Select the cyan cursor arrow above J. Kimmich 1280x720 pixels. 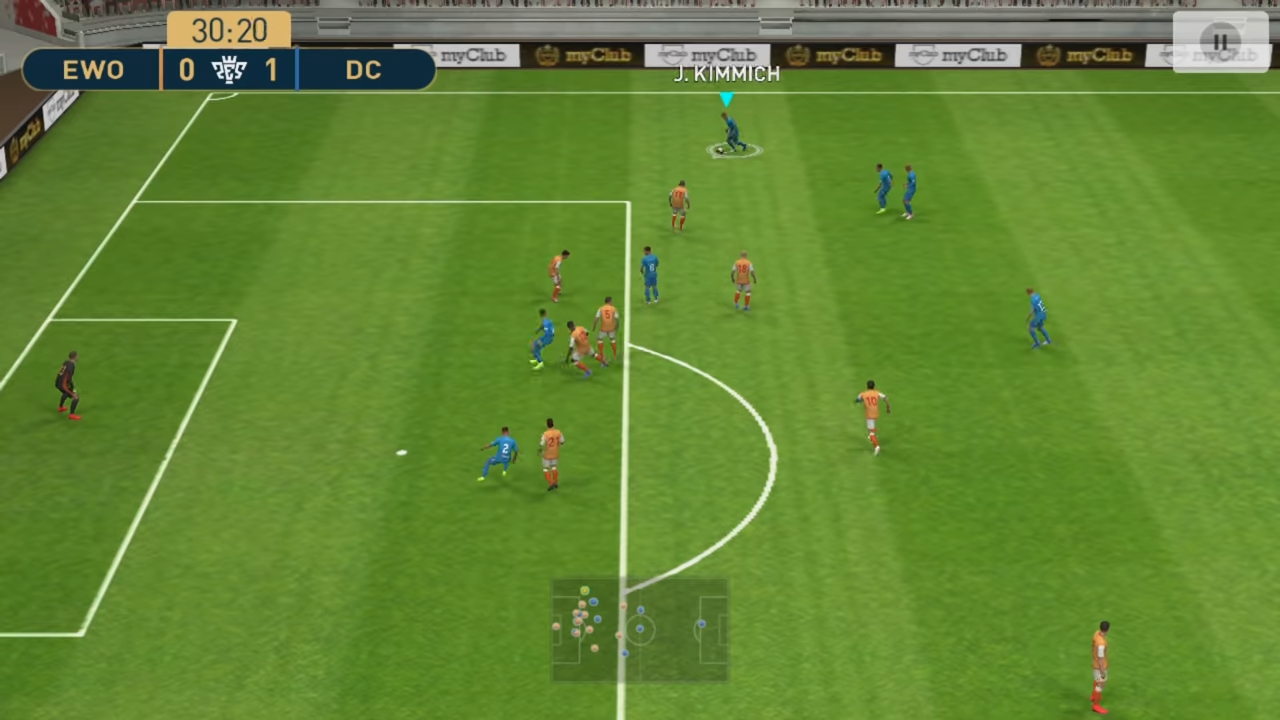click(x=726, y=100)
